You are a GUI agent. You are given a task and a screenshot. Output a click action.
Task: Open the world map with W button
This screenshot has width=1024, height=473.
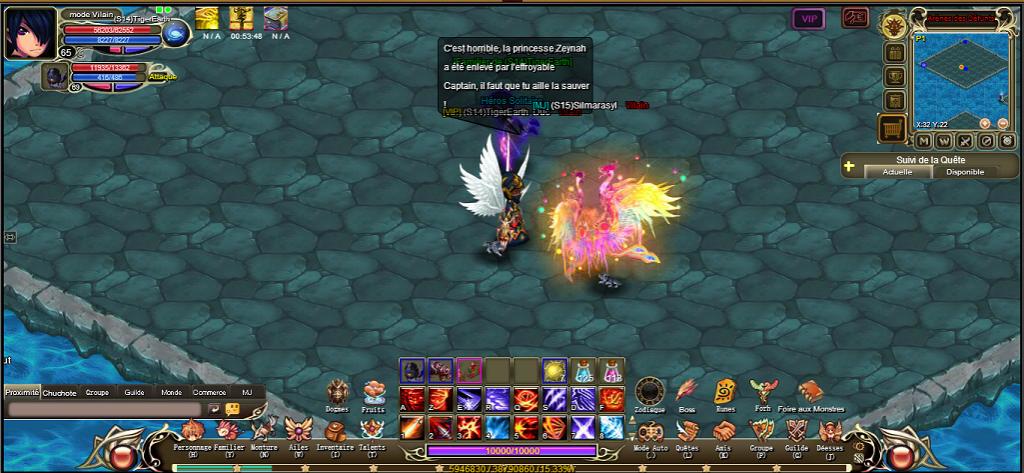[x=943, y=141]
